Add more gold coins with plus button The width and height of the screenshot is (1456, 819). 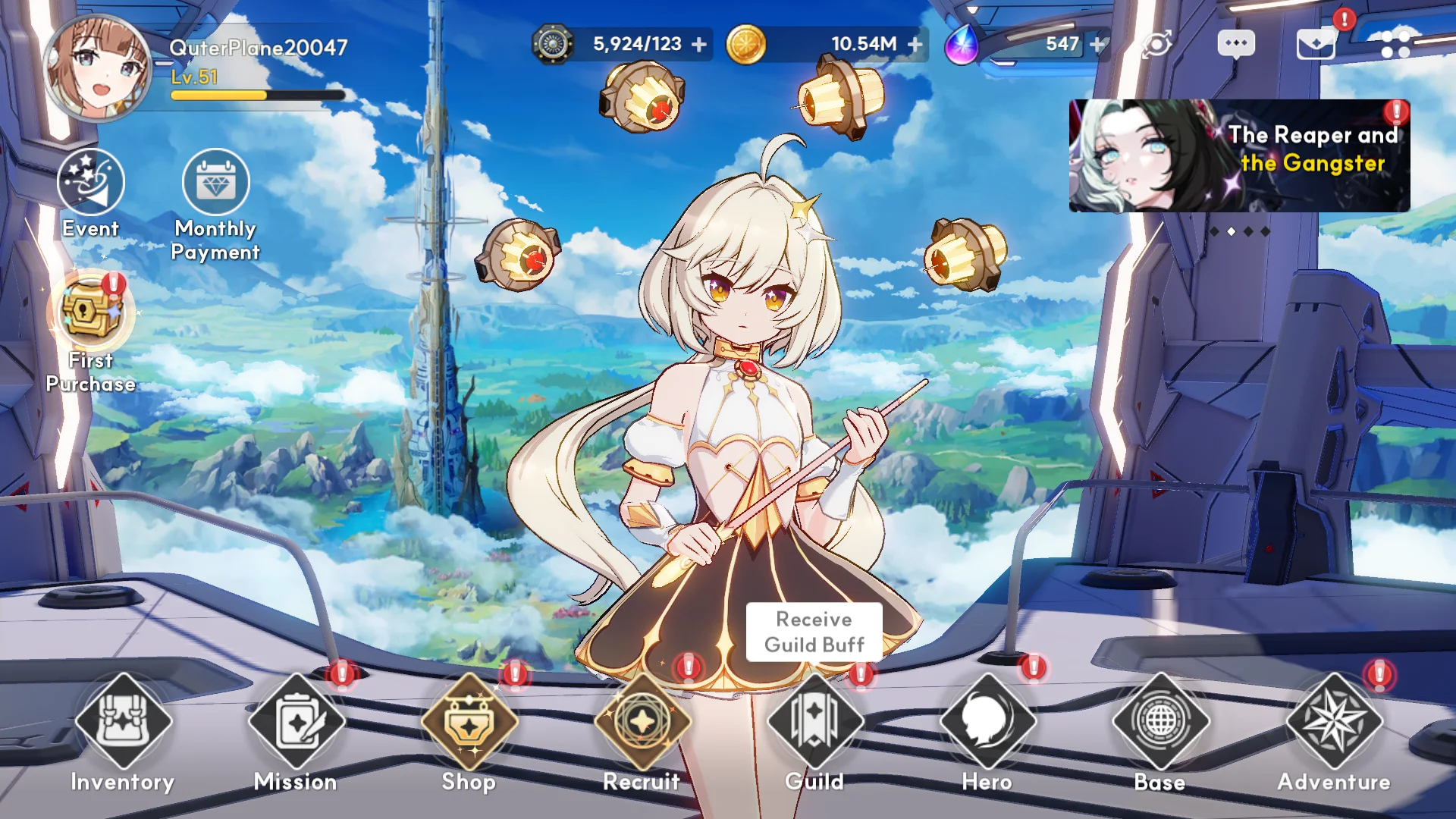(915, 45)
